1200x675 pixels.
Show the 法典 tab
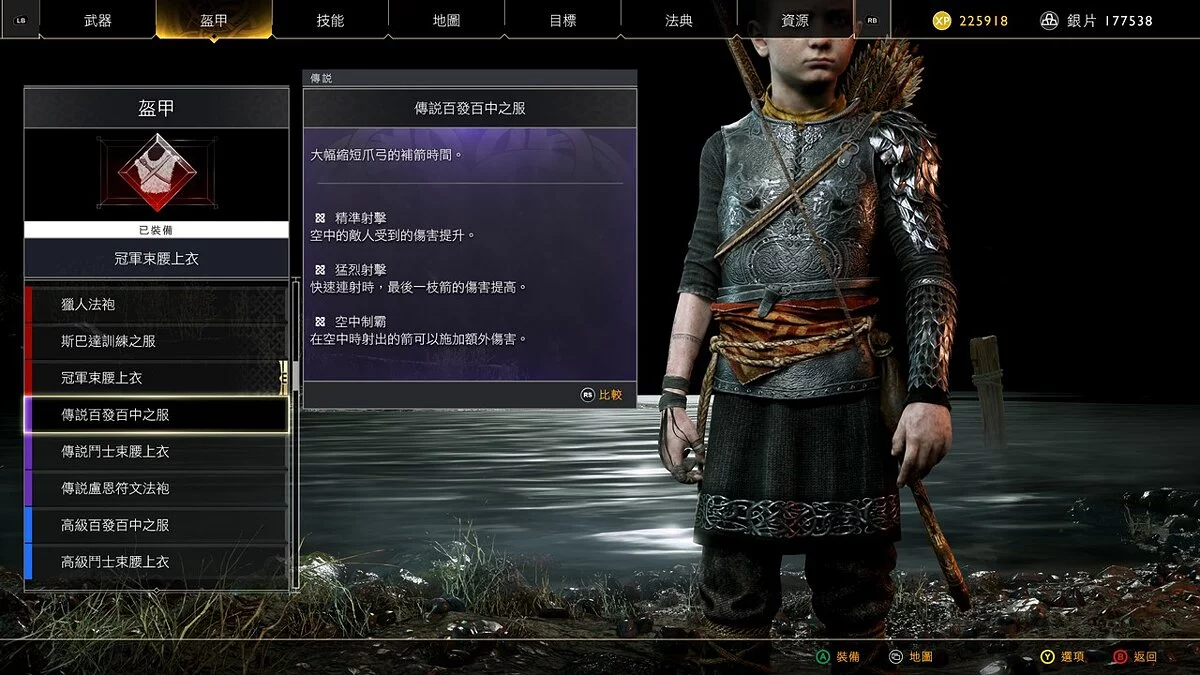pos(678,20)
